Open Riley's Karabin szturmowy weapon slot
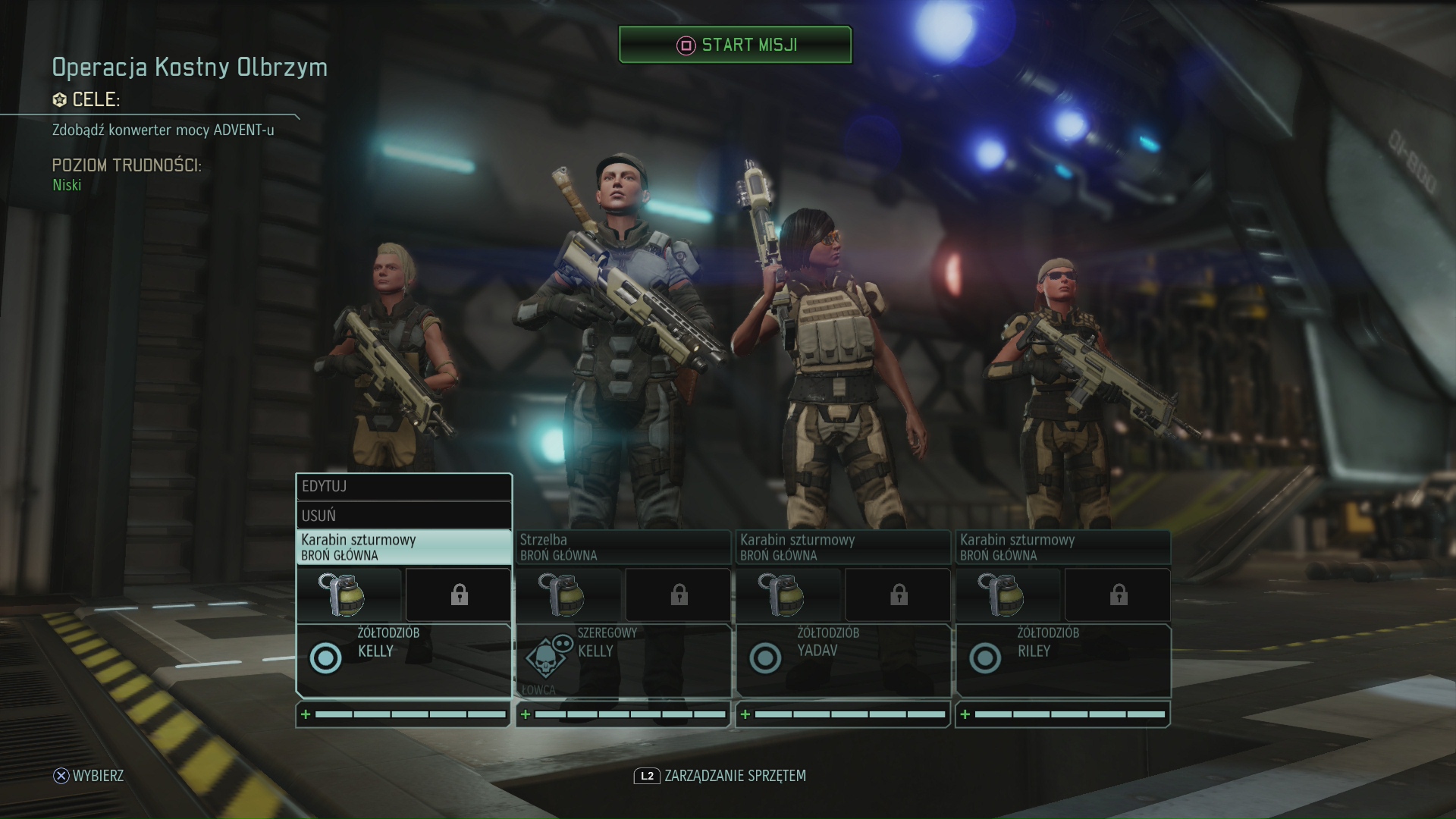The width and height of the screenshot is (1456, 819). [x=1062, y=547]
